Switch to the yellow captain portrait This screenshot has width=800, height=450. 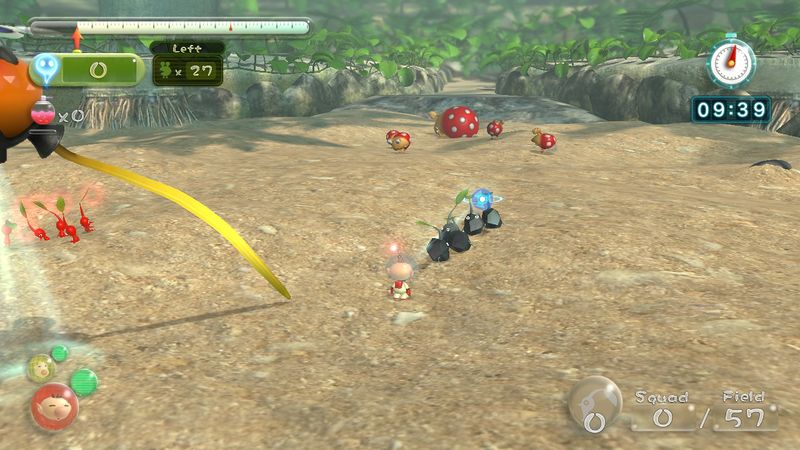tap(40, 368)
